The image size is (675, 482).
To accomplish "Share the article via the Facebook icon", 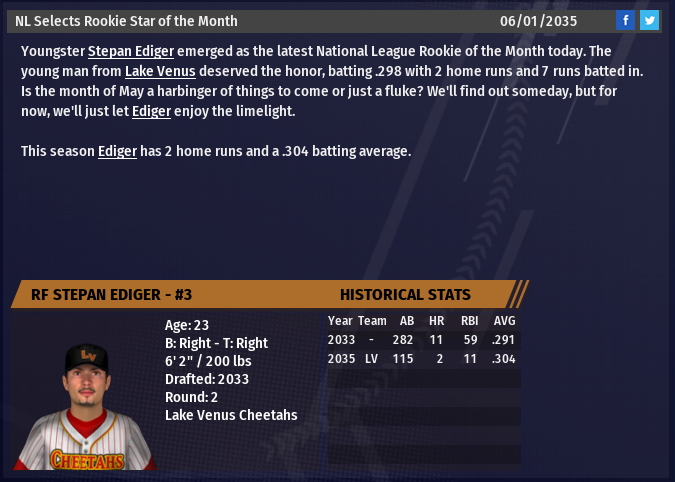I will pyautogui.click(x=625, y=20).
